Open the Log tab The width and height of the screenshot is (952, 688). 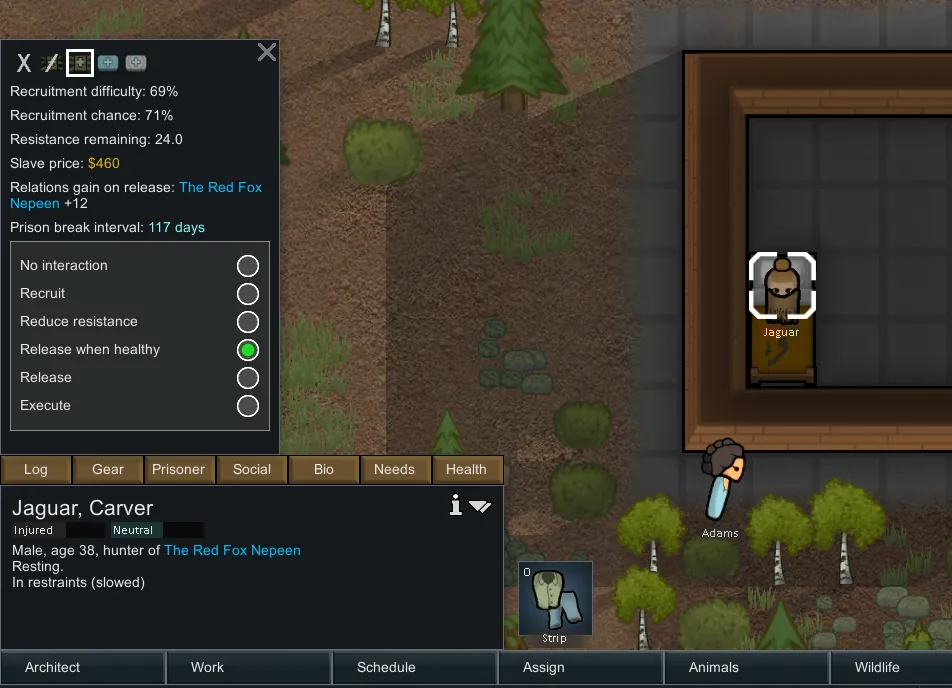(x=36, y=469)
